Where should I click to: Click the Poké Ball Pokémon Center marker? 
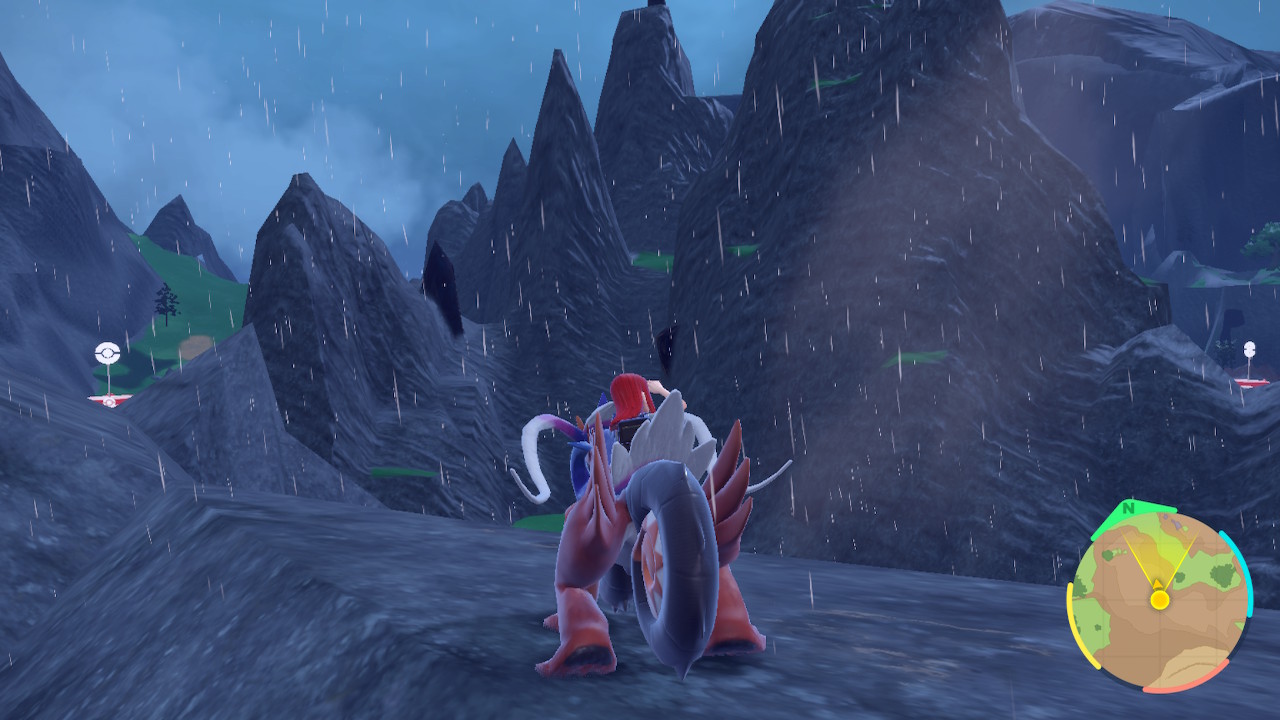(x=107, y=353)
